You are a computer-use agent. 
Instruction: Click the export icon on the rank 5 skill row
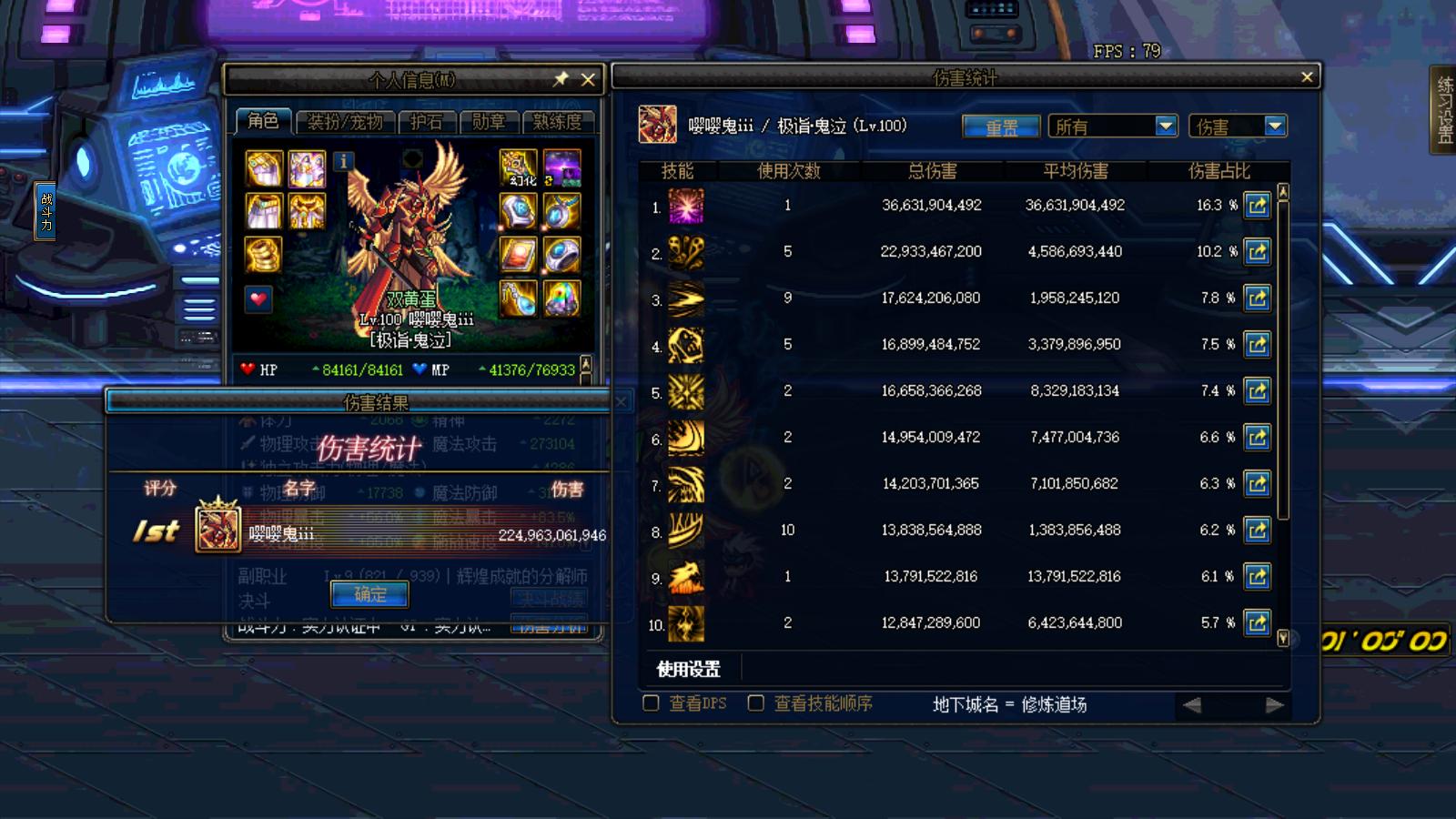pos(1257,390)
